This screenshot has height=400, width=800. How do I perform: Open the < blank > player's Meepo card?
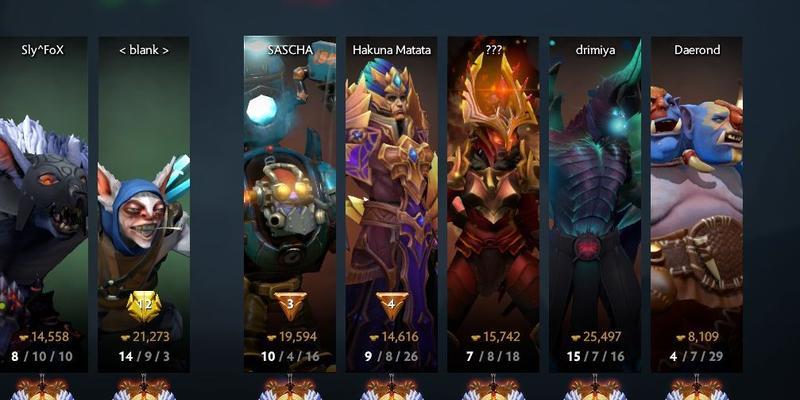click(144, 200)
